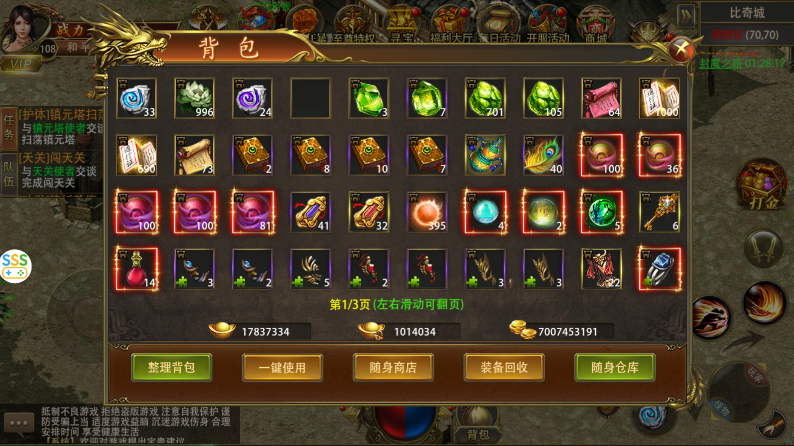Screen dimensions: 794x446
Task: Open 装备回收 equipment recycling
Action: point(503,367)
